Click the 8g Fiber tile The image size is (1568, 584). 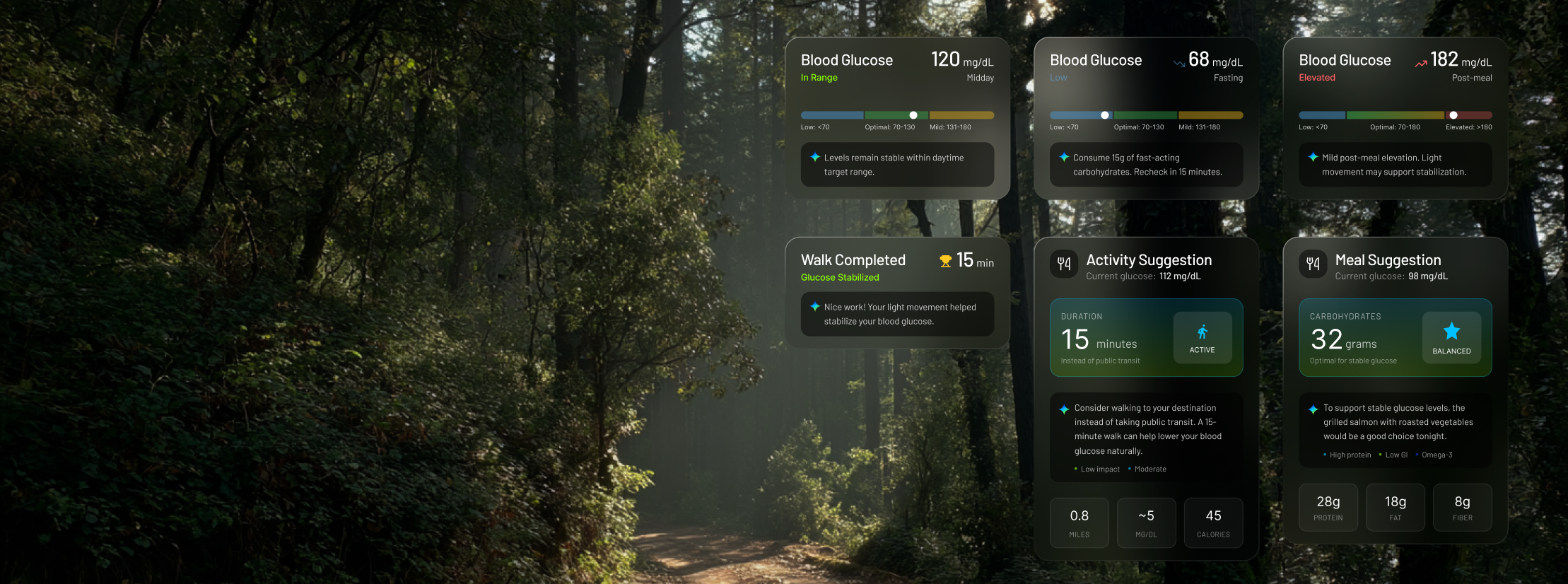pos(1462,508)
